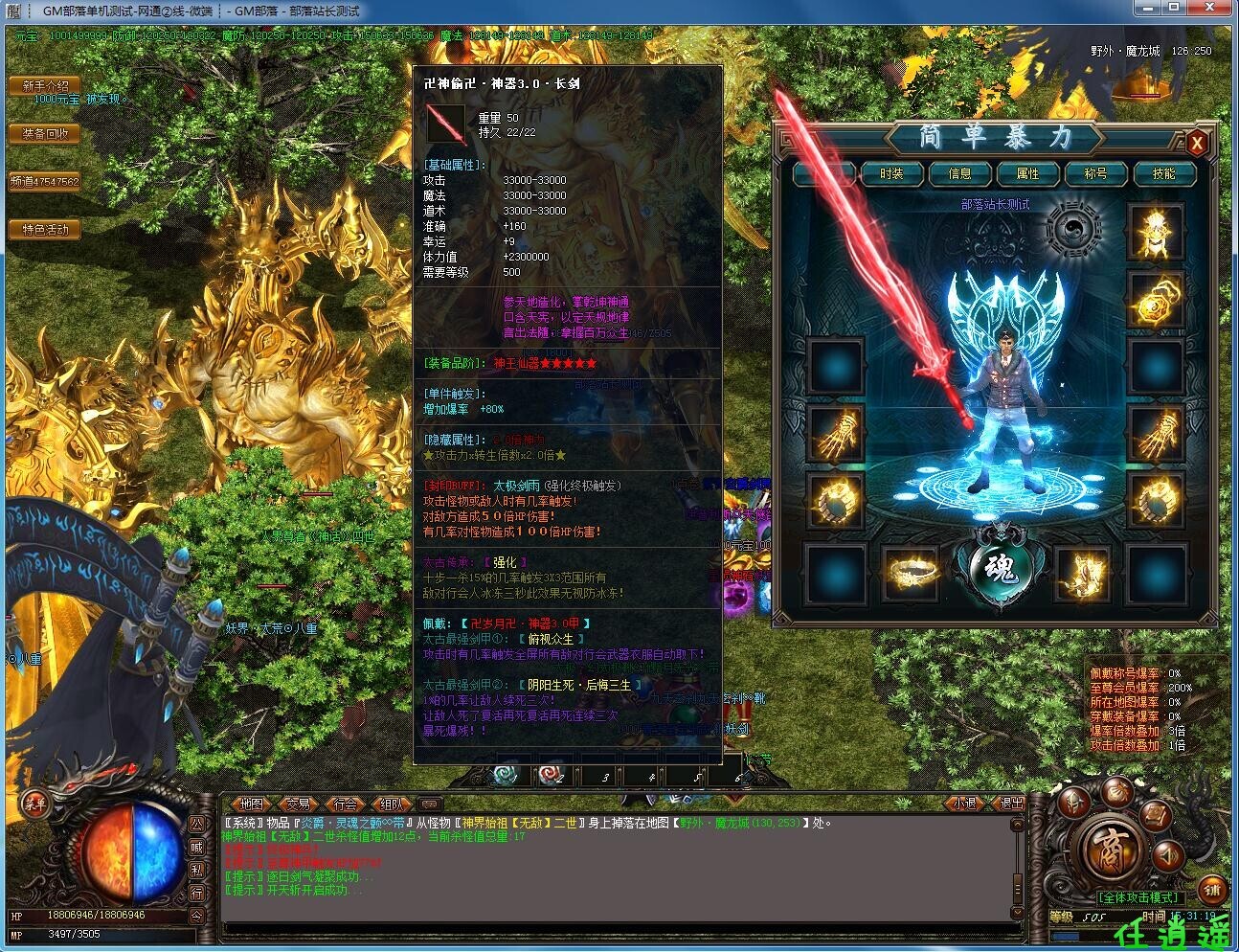Click the 魂 soul orb in the character panel
1239x952 pixels.
click(x=1001, y=567)
